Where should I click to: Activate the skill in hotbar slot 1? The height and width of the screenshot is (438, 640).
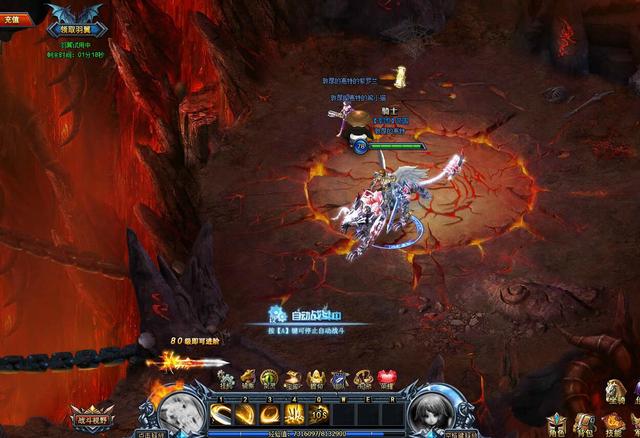[220, 413]
